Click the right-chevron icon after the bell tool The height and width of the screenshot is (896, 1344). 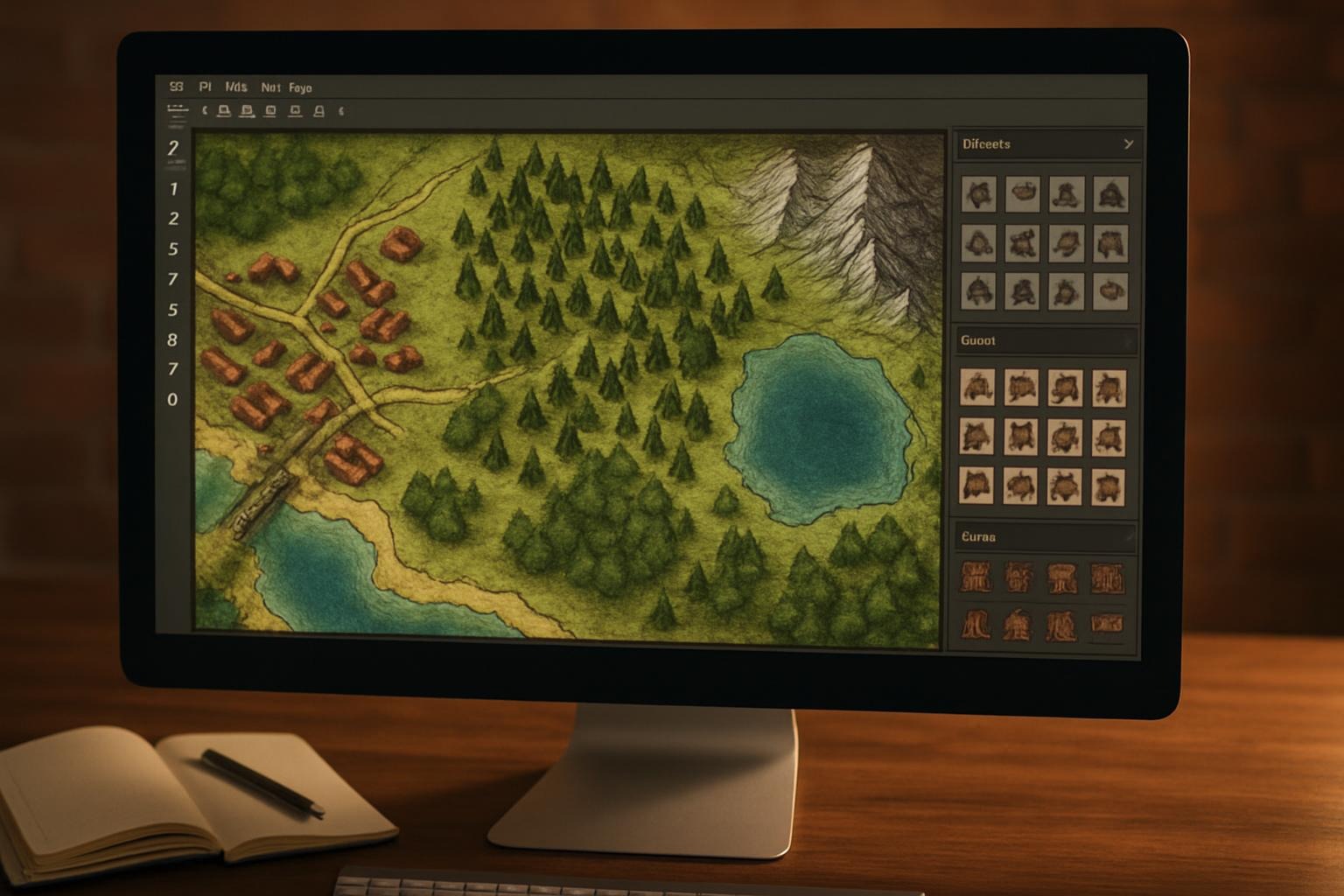click(341, 112)
